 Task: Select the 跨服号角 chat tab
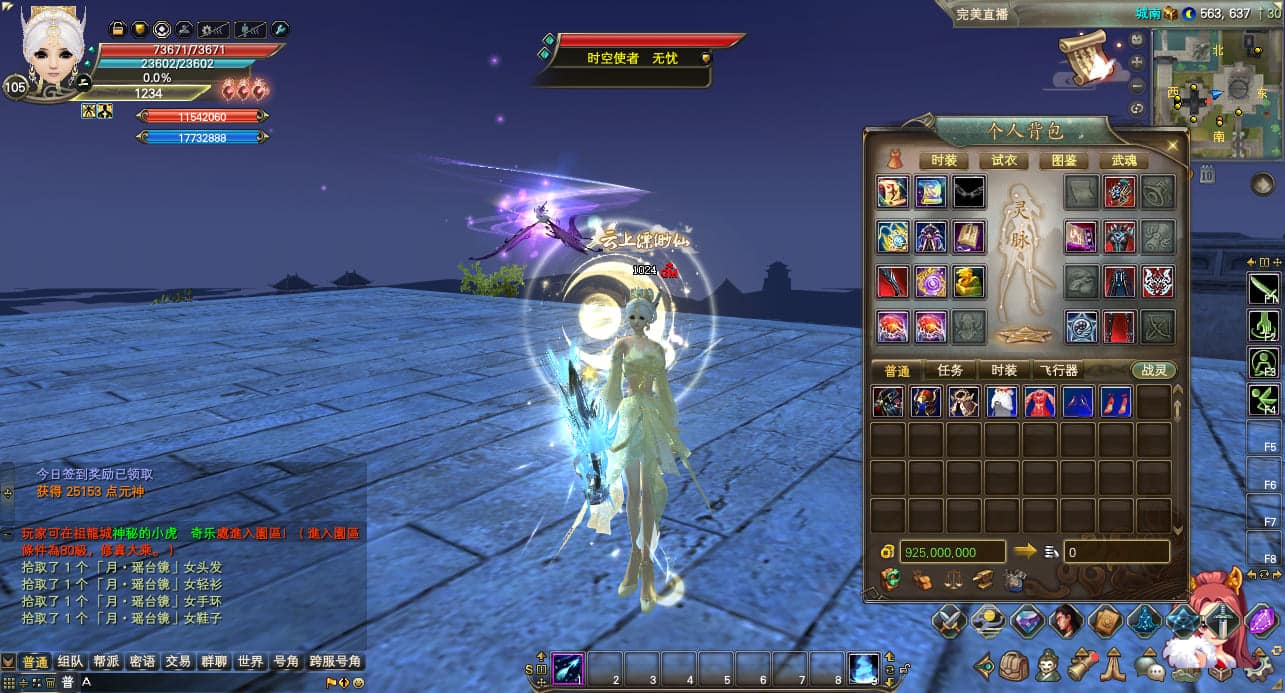tap(336, 662)
